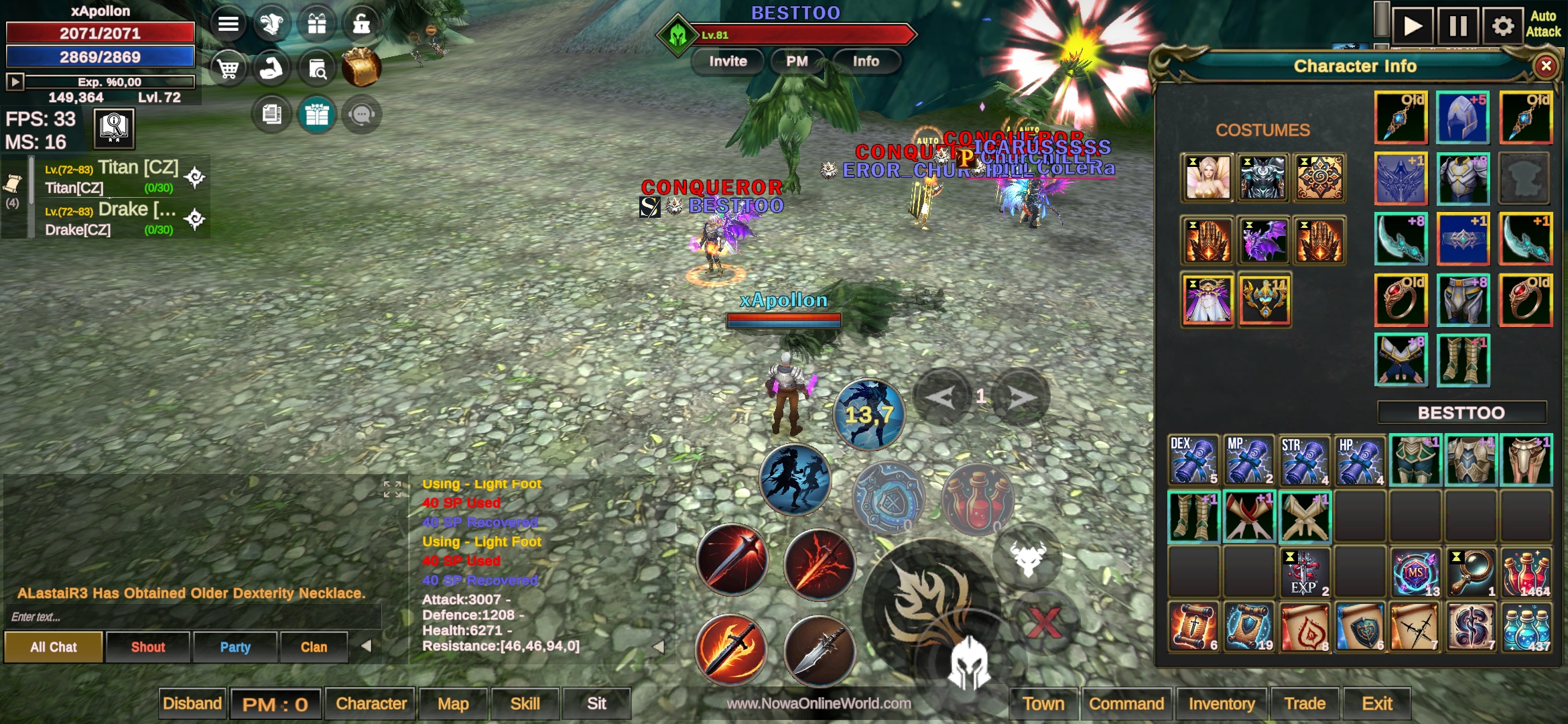
Task: Switch to the Party chat tab
Action: (x=235, y=647)
